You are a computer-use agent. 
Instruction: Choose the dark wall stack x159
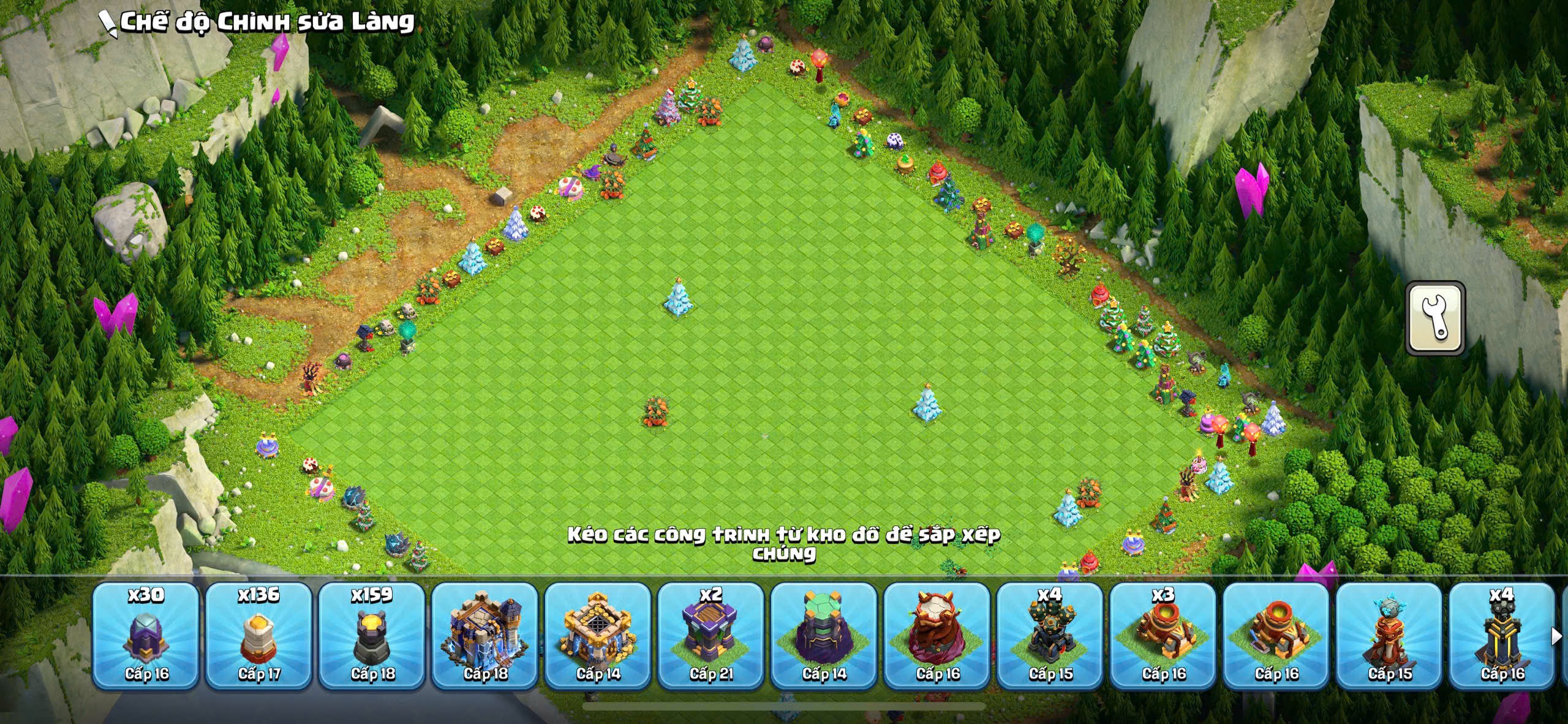point(372,636)
